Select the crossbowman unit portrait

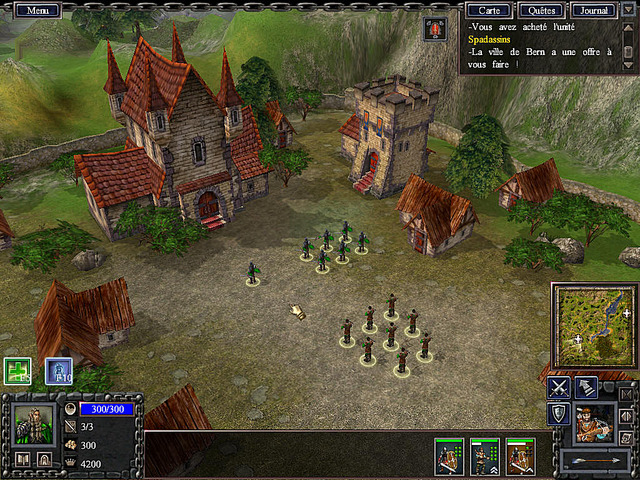tap(594, 423)
